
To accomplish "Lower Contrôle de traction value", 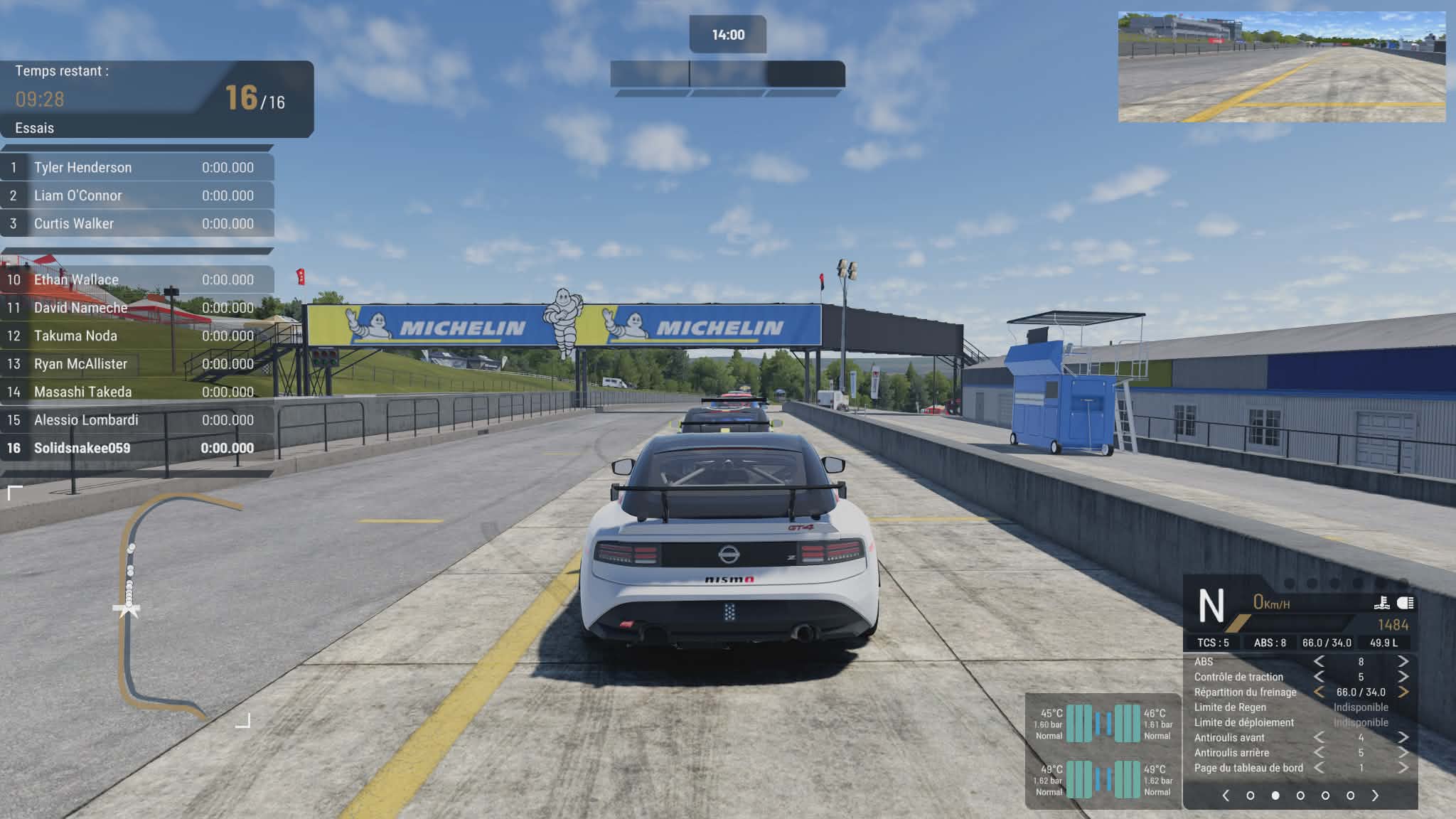I will pyautogui.click(x=1319, y=677).
